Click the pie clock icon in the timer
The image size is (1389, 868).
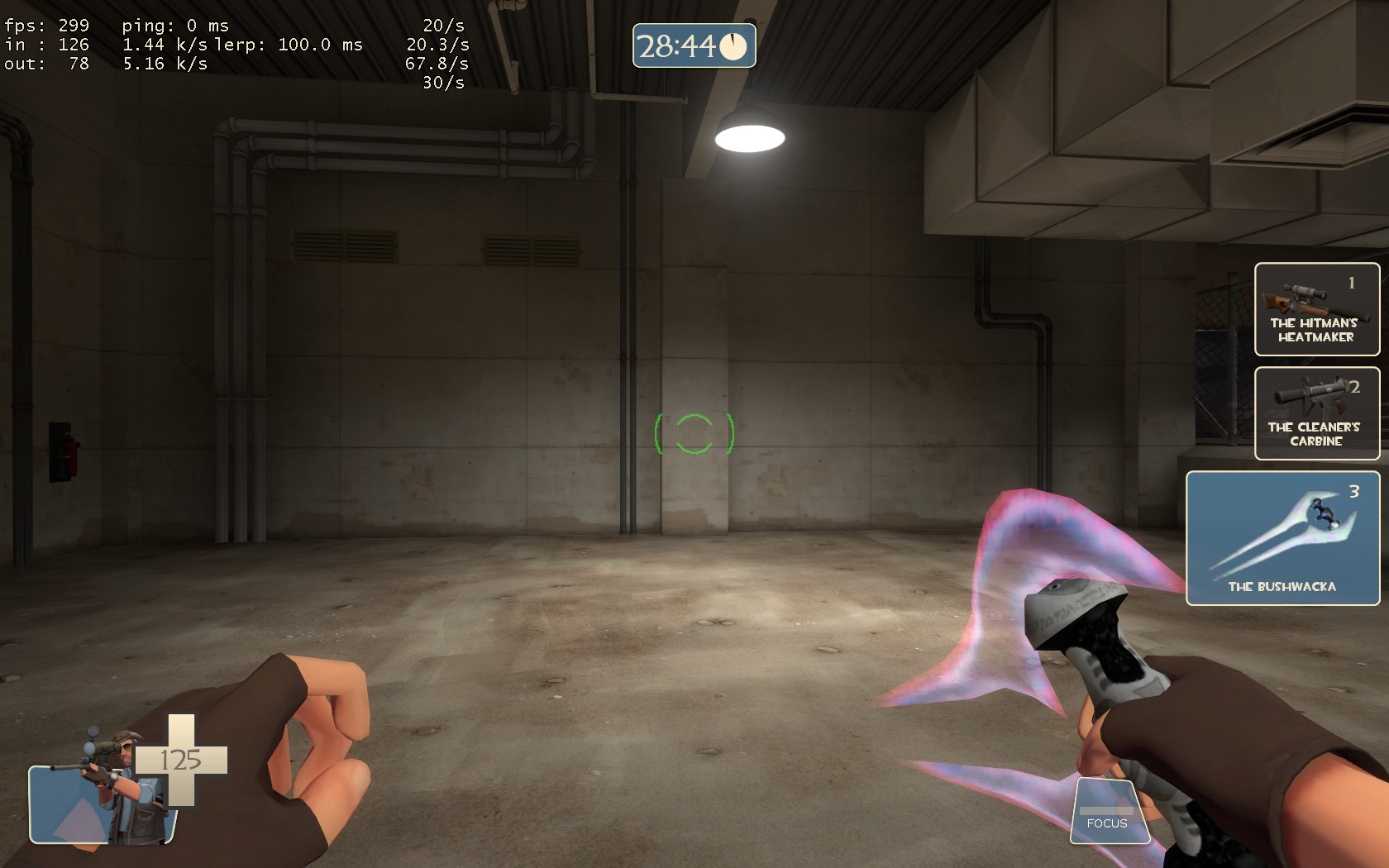733,47
